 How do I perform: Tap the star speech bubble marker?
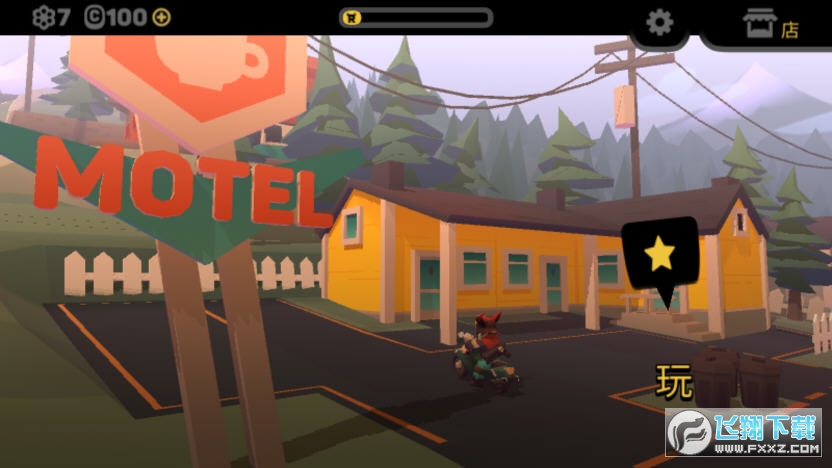tap(659, 255)
